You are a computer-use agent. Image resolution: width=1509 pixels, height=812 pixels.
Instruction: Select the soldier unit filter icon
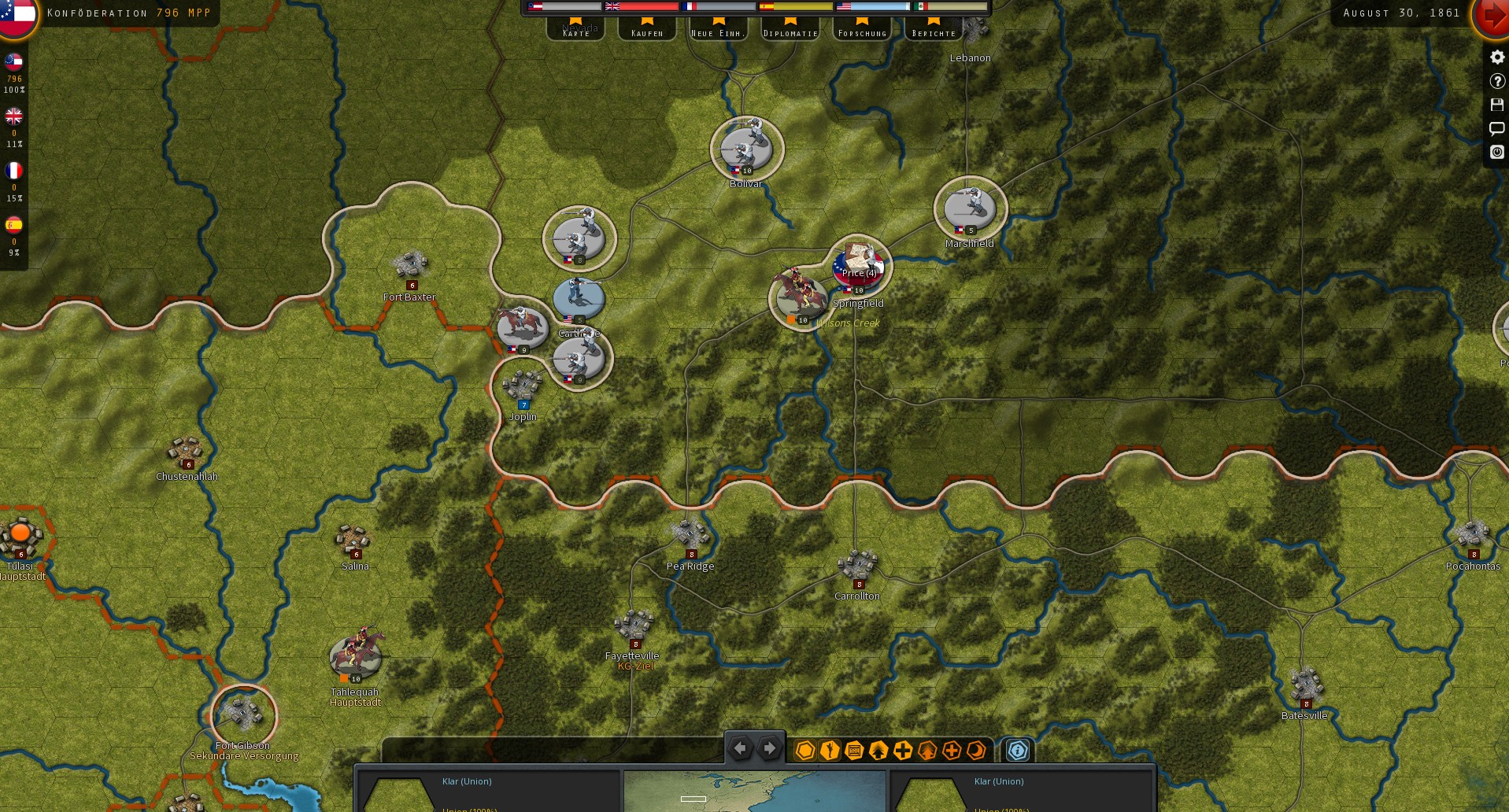point(828,751)
